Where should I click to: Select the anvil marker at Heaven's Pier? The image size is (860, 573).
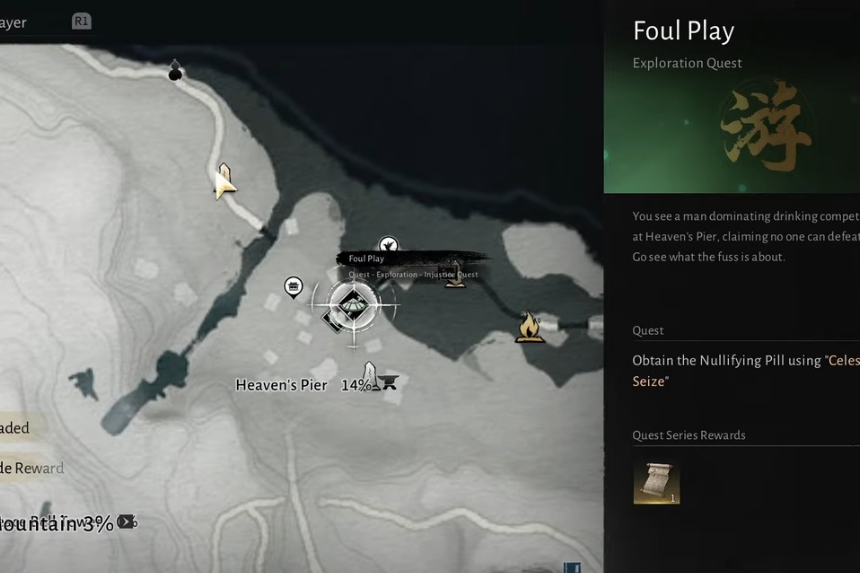pyautogui.click(x=388, y=381)
